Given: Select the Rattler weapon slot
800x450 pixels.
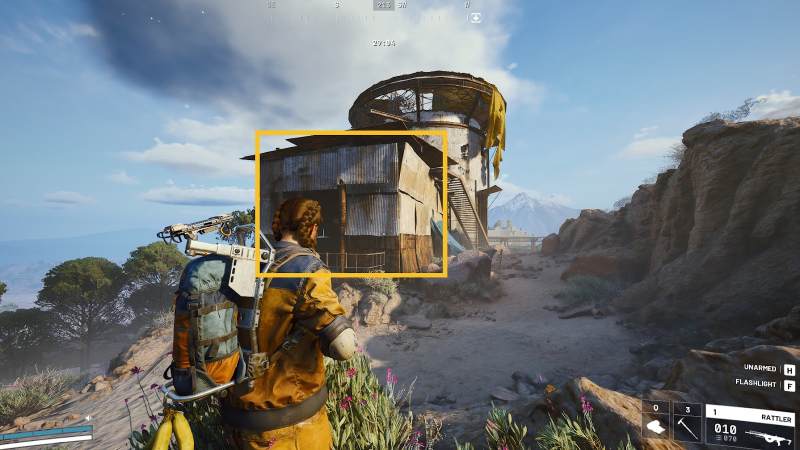Looking at the screenshot, I should [751, 426].
